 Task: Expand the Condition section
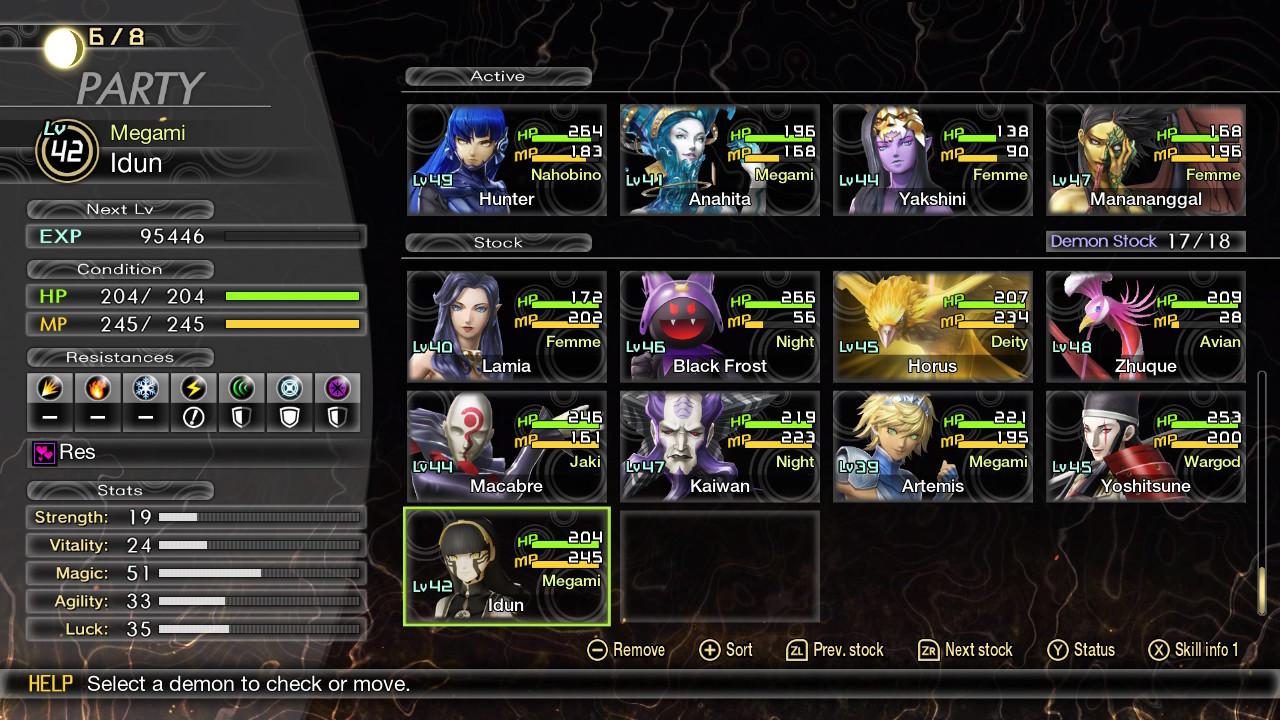[120, 268]
